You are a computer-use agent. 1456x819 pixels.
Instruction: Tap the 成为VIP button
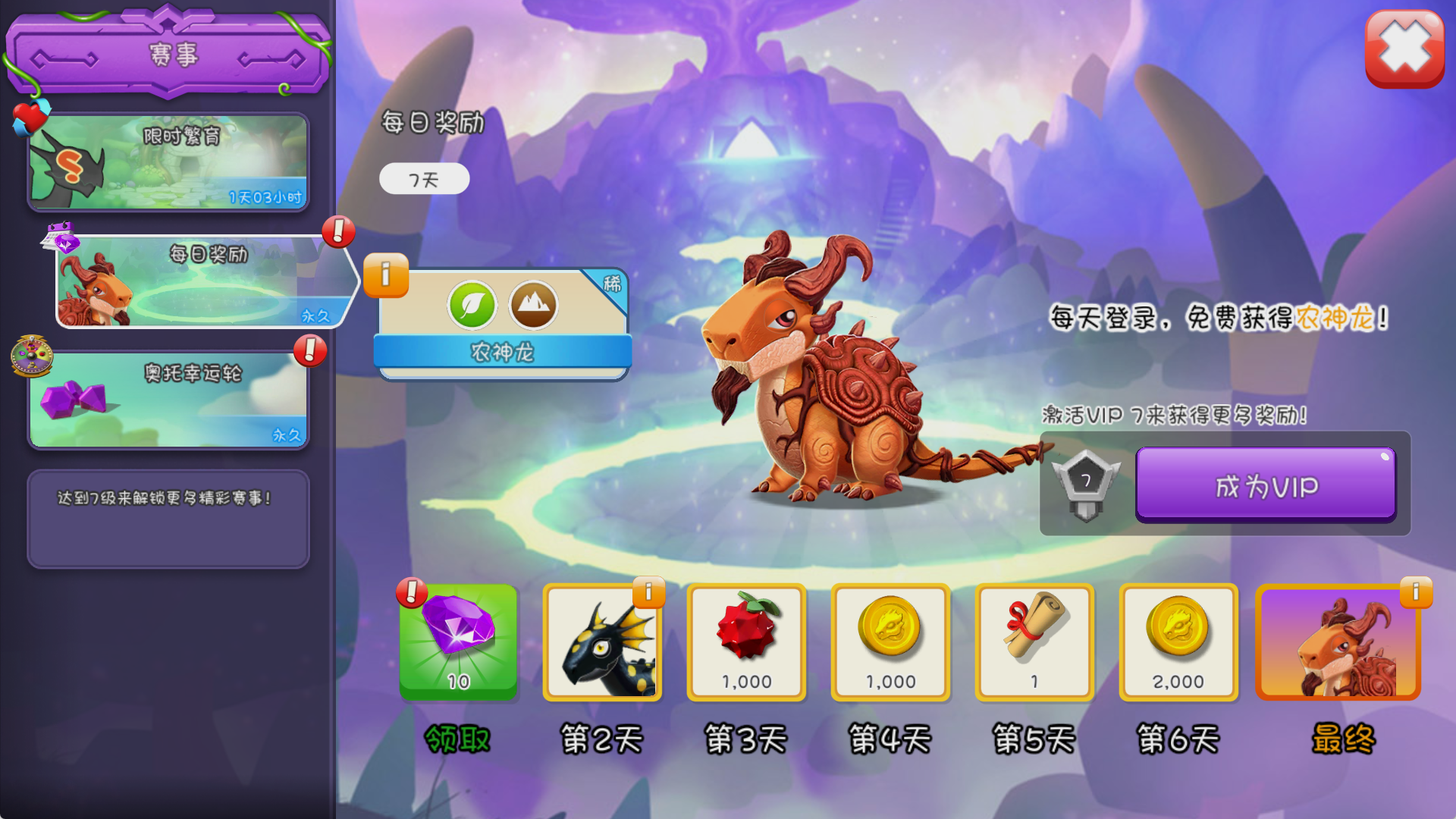click(x=1265, y=485)
